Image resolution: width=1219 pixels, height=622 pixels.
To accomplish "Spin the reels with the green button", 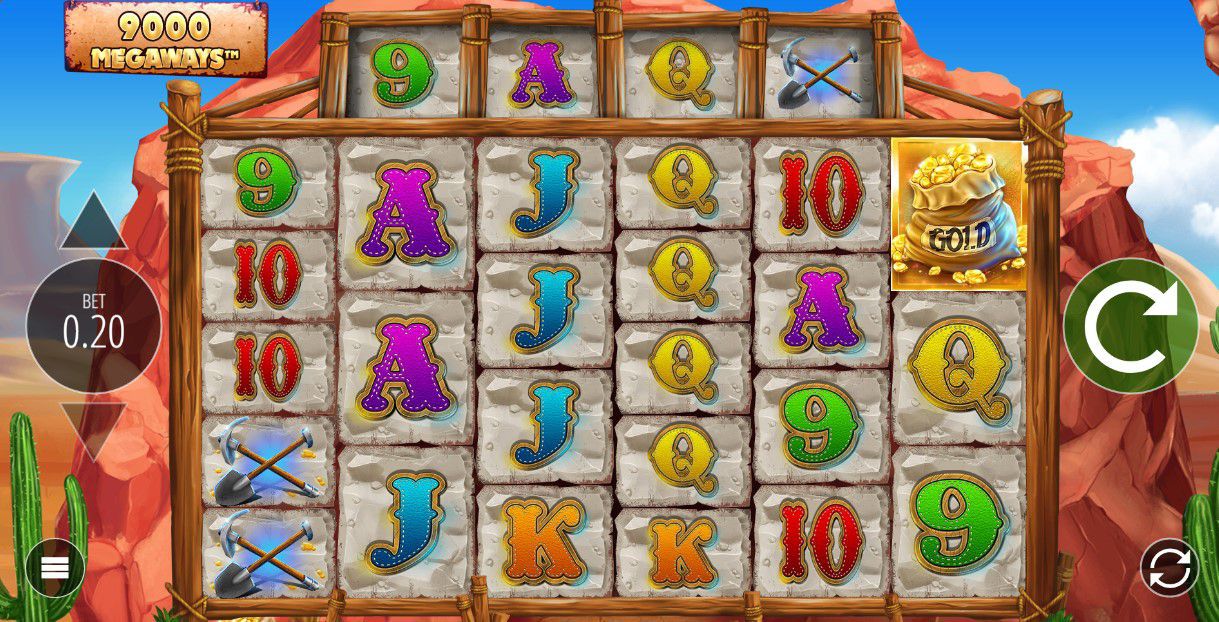I will tap(1130, 325).
